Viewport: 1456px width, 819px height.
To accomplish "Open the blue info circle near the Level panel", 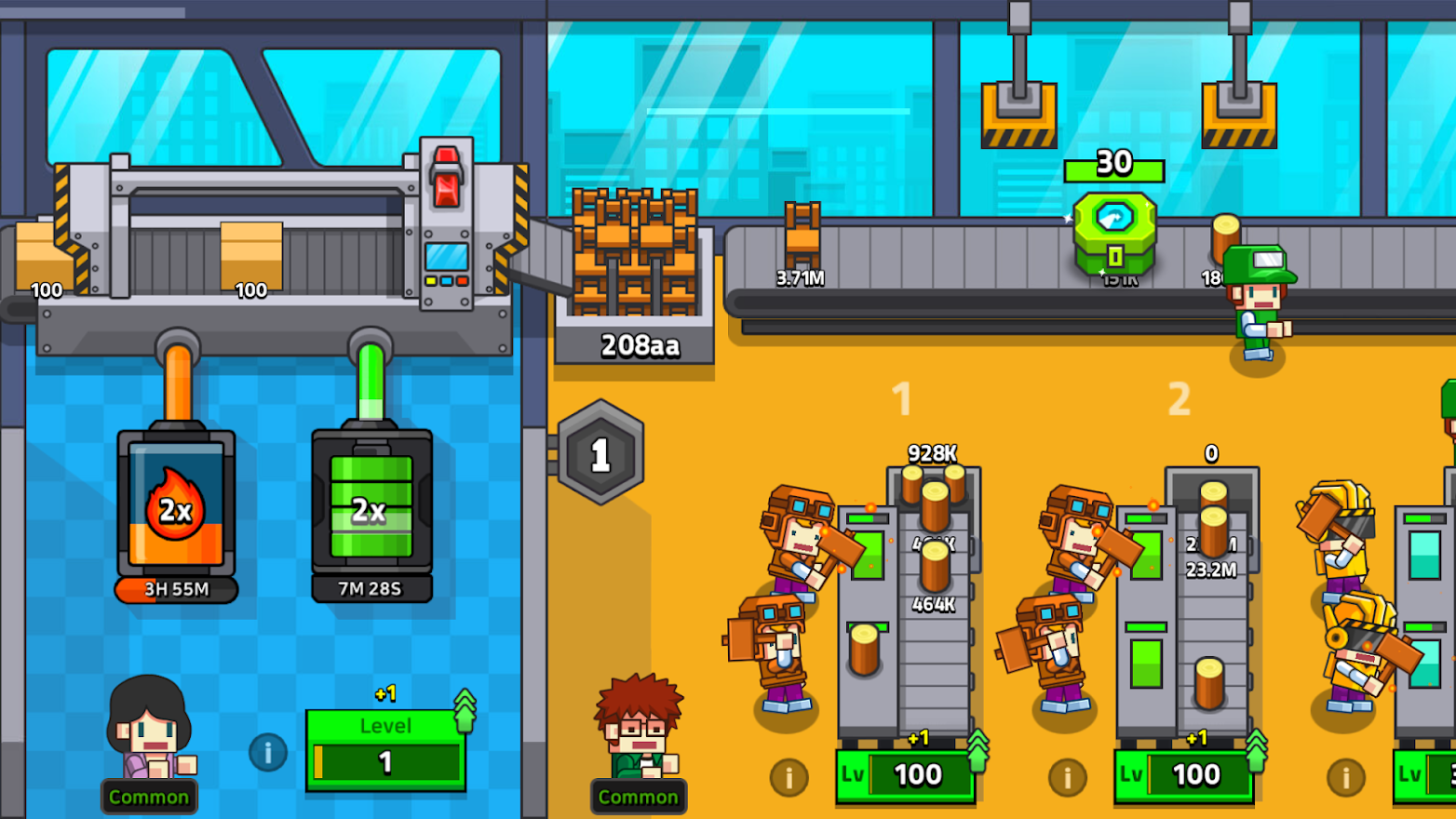I will pyautogui.click(x=267, y=754).
